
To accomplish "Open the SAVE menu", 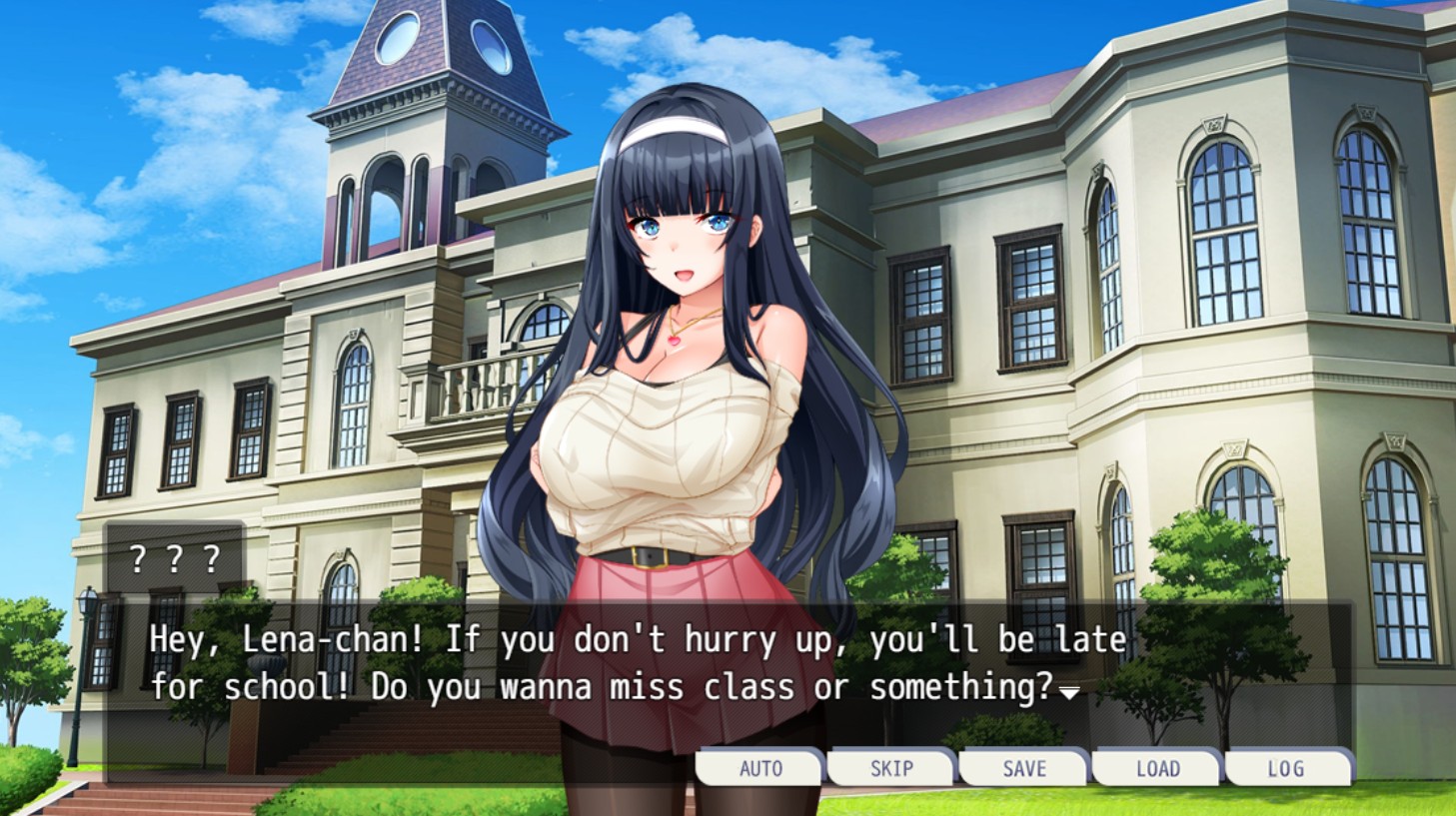I will click(1023, 768).
